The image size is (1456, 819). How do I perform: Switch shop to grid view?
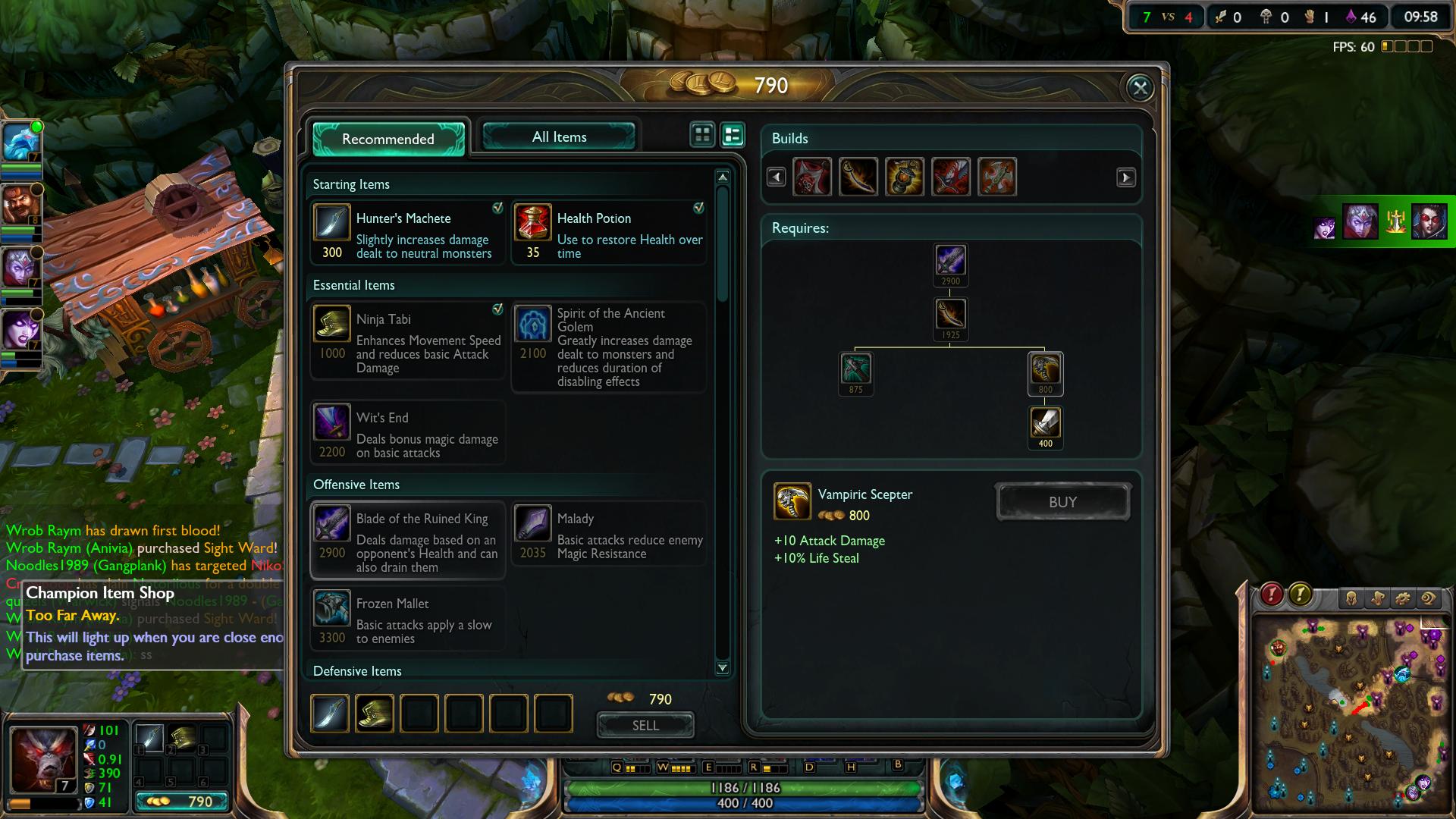point(703,135)
